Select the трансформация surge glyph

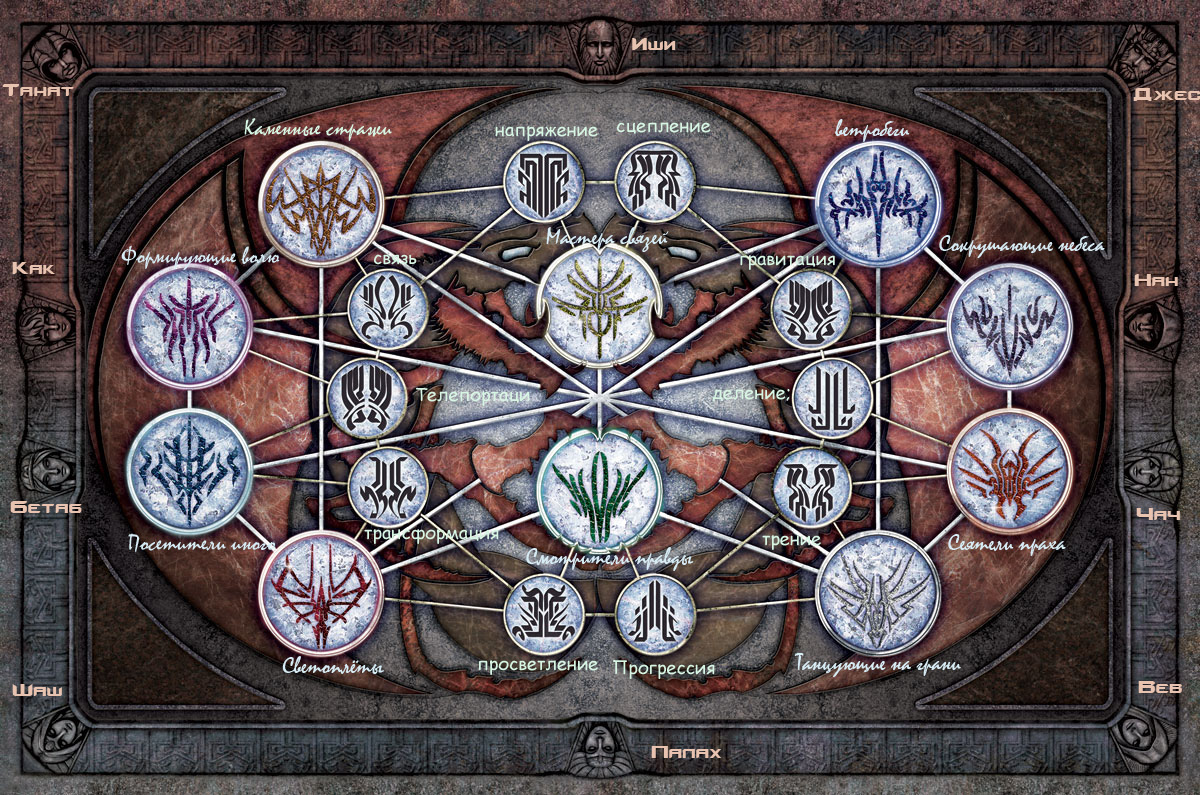point(388,486)
